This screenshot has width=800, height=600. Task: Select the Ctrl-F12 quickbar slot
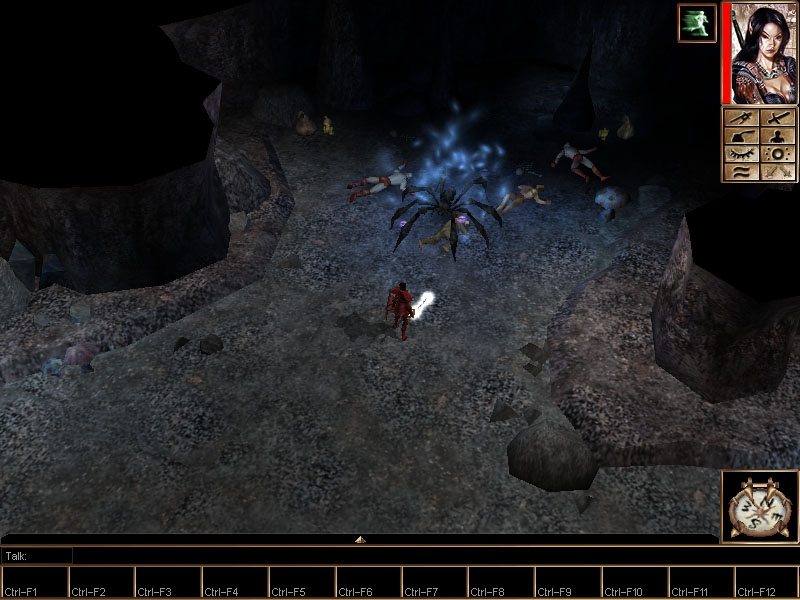767,582
